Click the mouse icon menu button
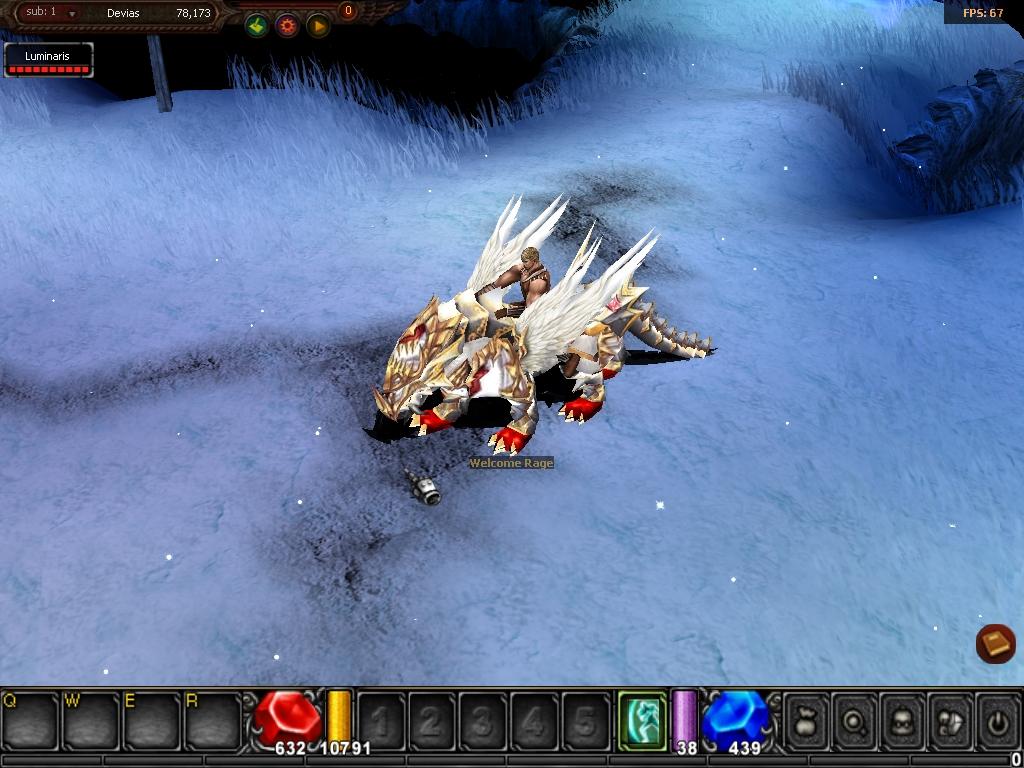The height and width of the screenshot is (768, 1024). pyautogui.click(x=950, y=720)
